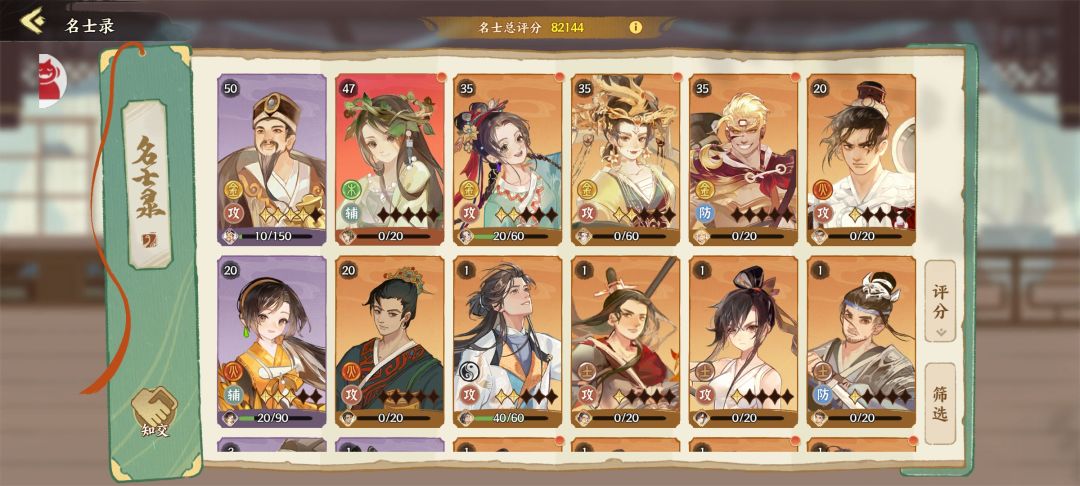Select the straw hat spearman card
The image size is (1080, 486).
[626, 341]
